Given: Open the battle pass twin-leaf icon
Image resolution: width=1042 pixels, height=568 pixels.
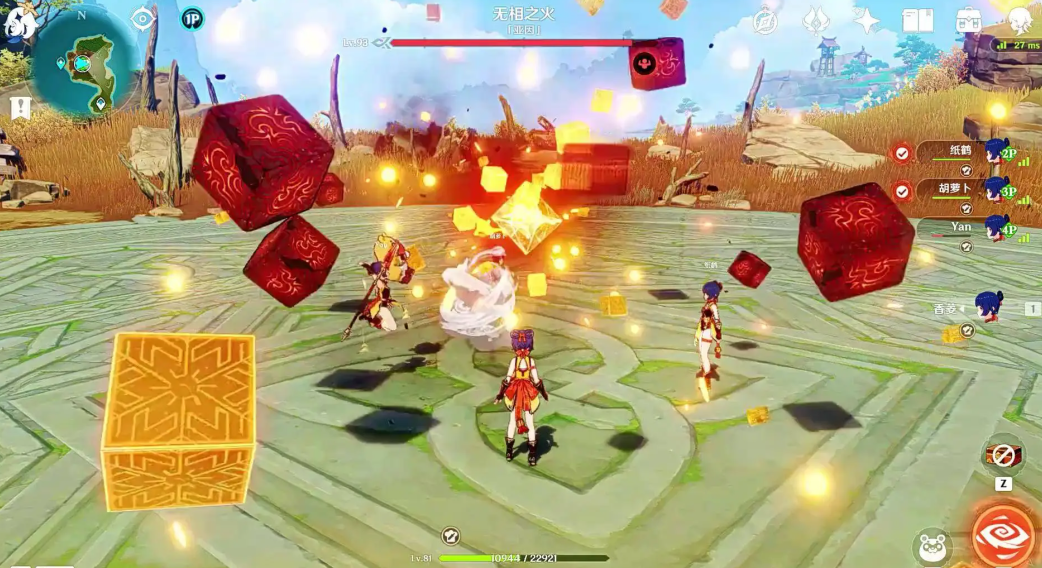Looking at the screenshot, I should (817, 21).
